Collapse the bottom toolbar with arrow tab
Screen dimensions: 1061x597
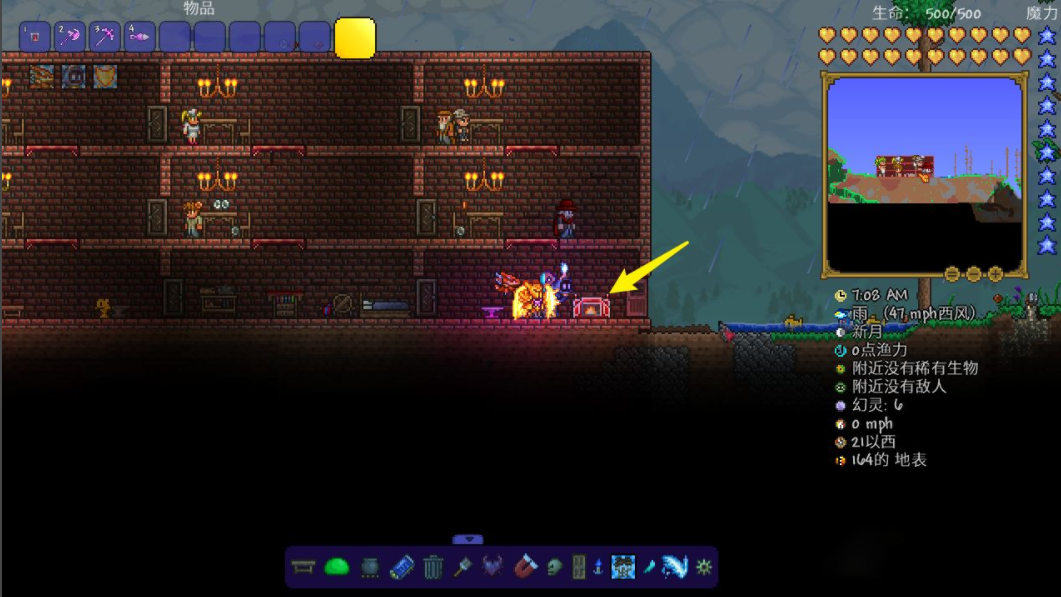(x=467, y=539)
